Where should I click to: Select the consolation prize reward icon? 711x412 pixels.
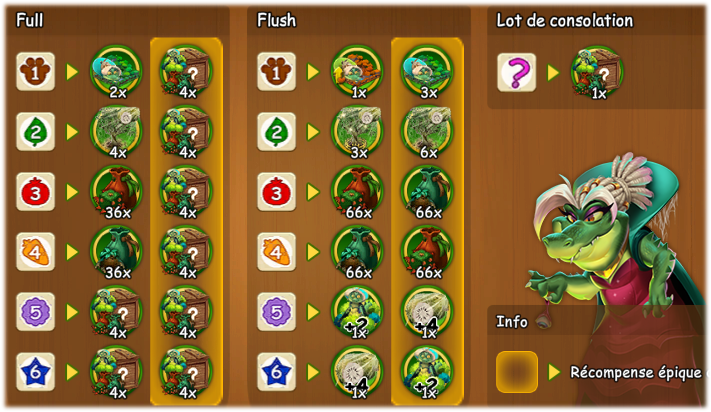tap(597, 72)
